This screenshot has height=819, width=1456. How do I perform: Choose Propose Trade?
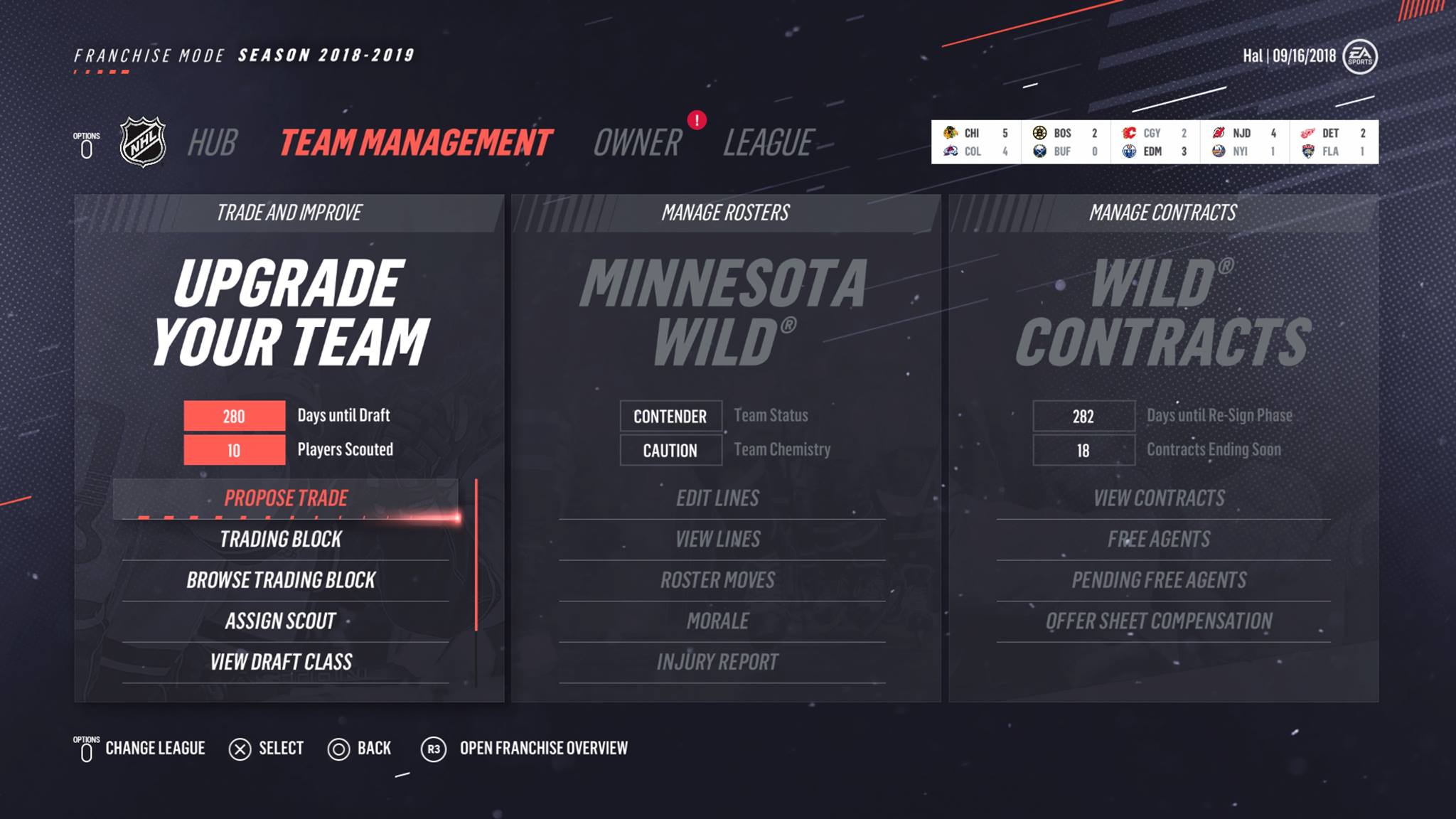coord(286,498)
